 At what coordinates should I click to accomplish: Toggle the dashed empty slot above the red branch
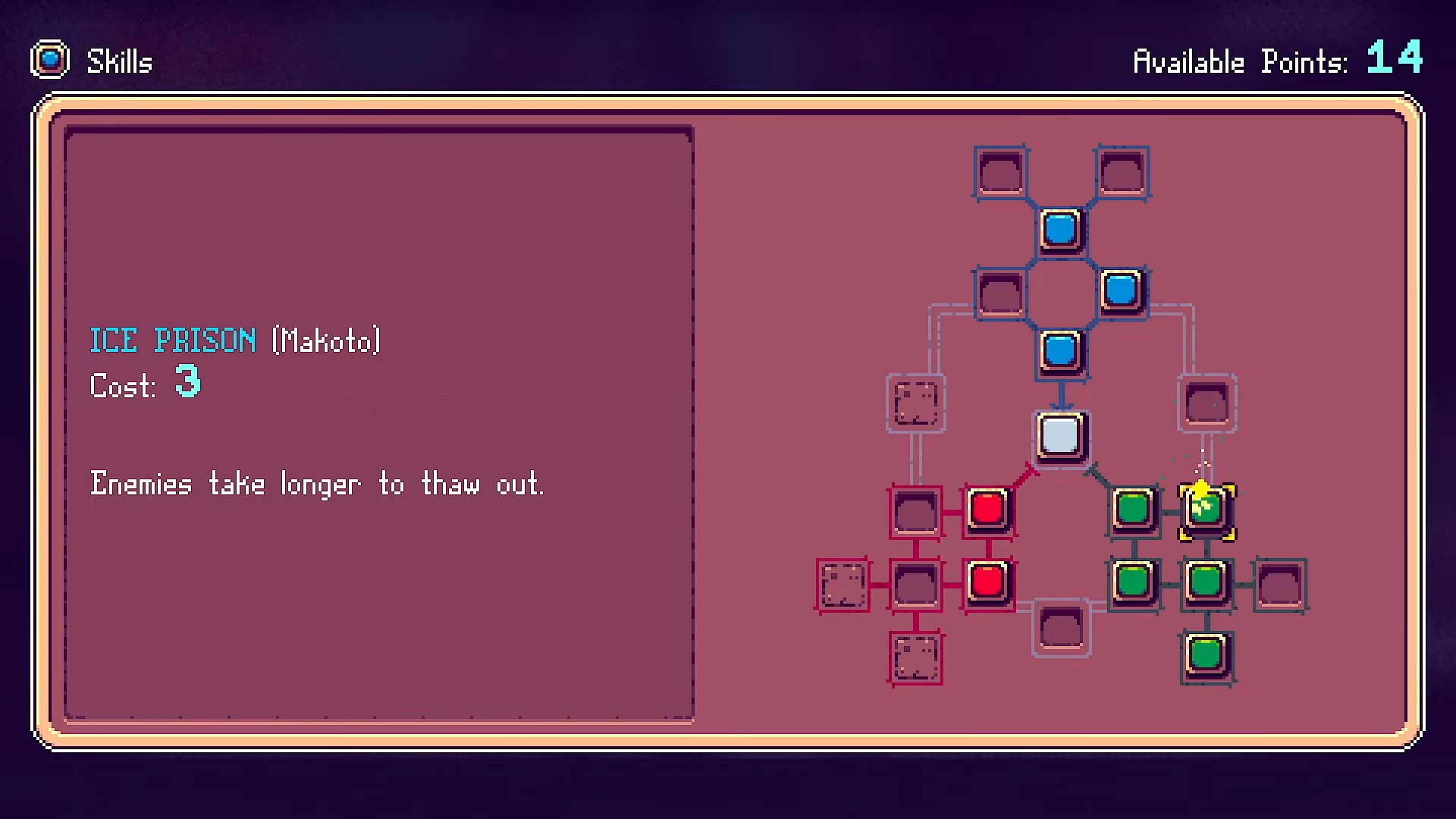pyautogui.click(x=915, y=402)
